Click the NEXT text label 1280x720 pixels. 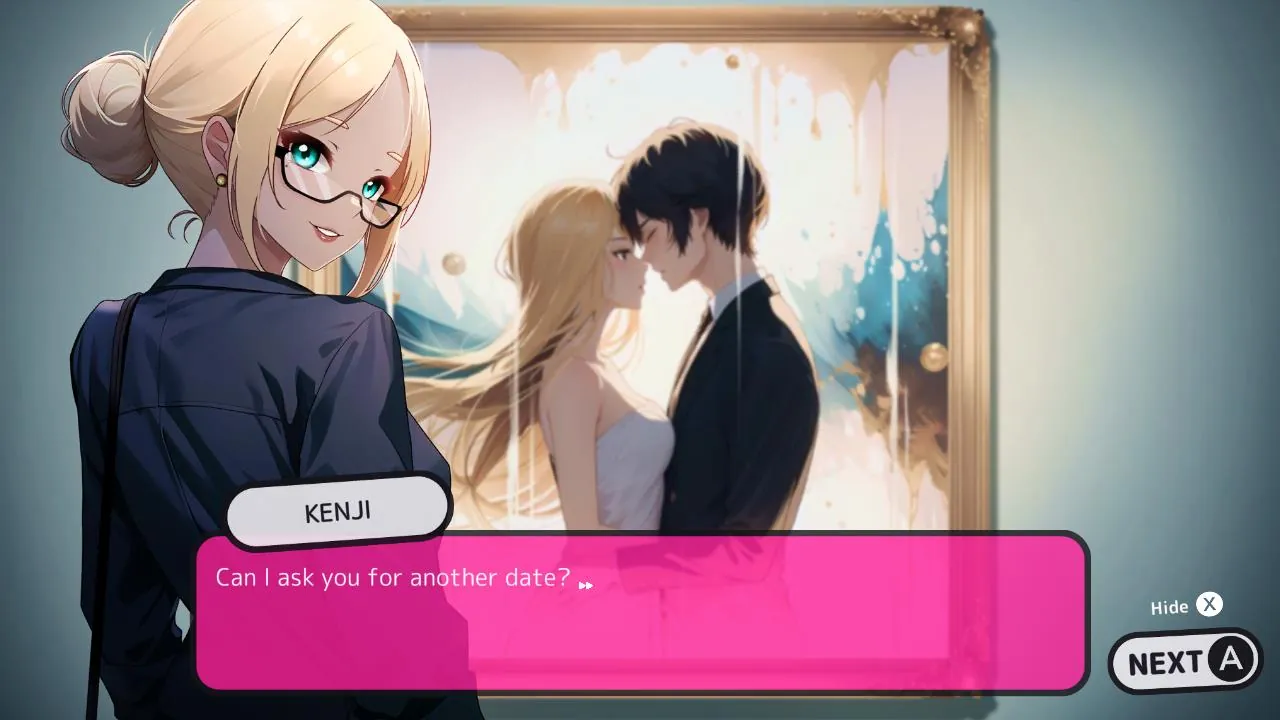pos(1168,660)
